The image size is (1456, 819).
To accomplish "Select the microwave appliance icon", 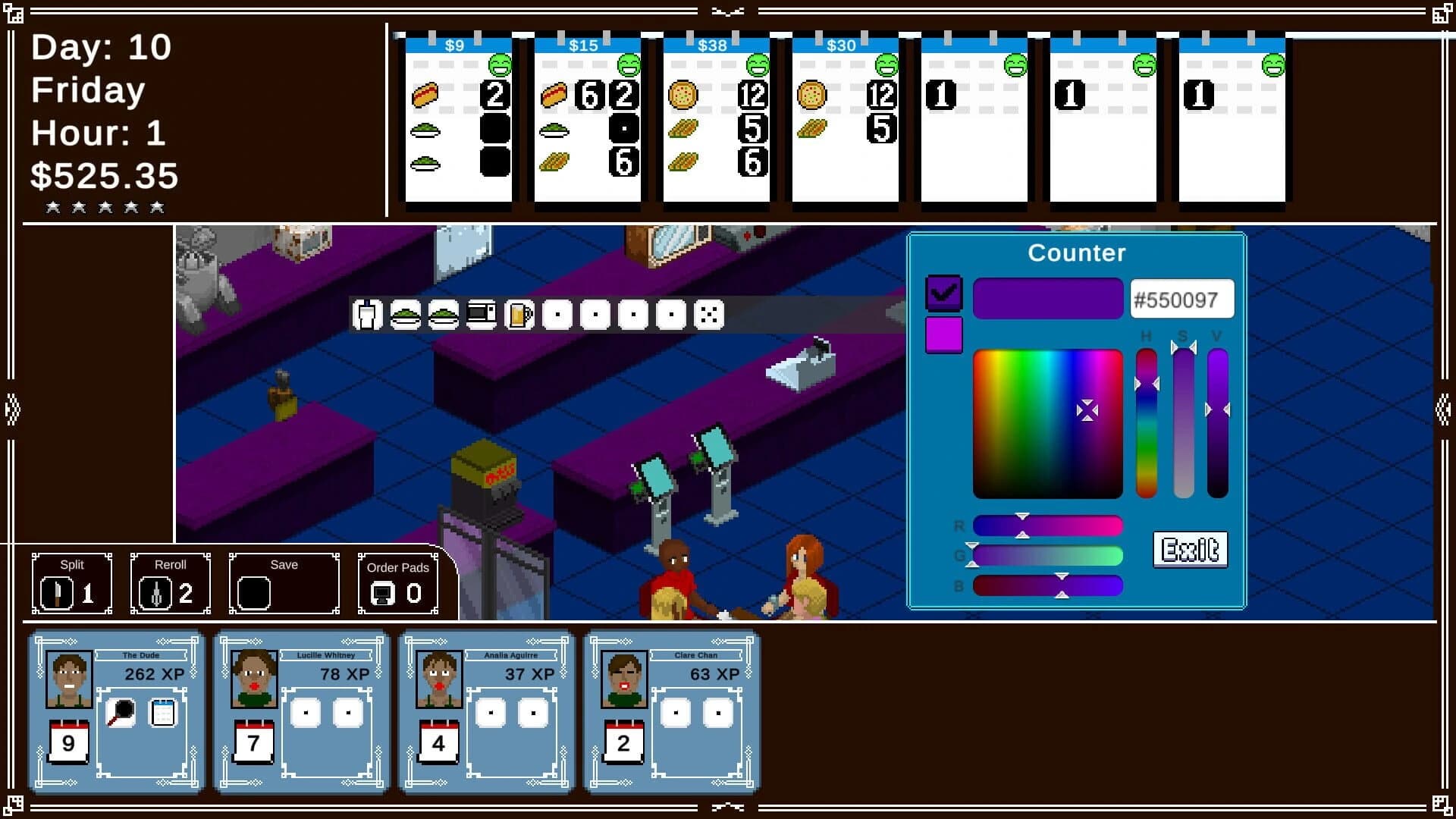I will 483,313.
